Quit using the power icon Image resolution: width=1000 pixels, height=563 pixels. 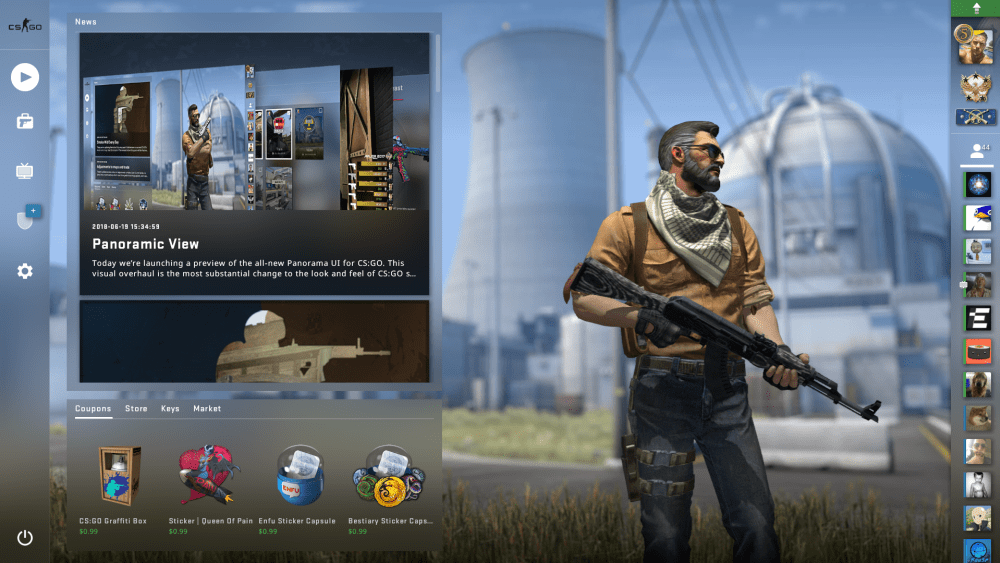click(x=25, y=538)
